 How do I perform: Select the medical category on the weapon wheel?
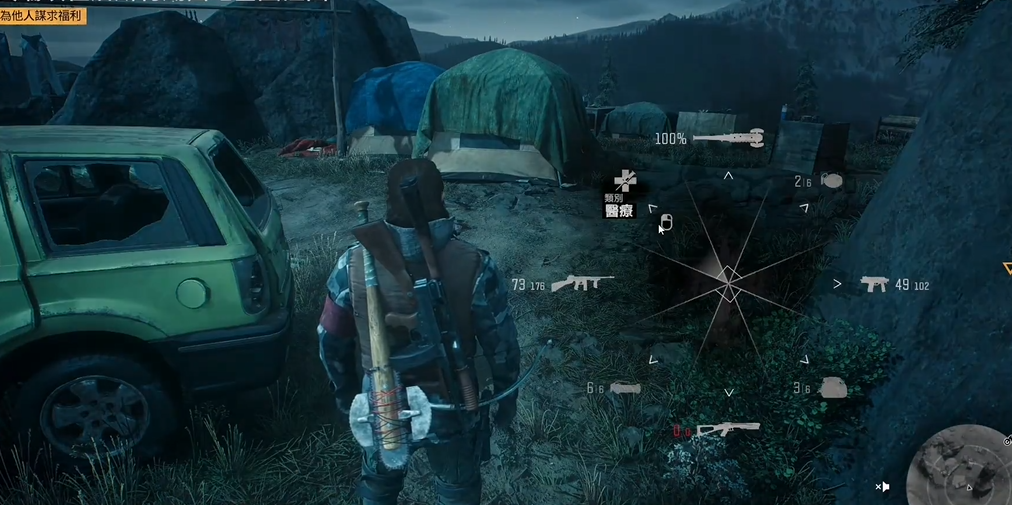click(x=623, y=182)
